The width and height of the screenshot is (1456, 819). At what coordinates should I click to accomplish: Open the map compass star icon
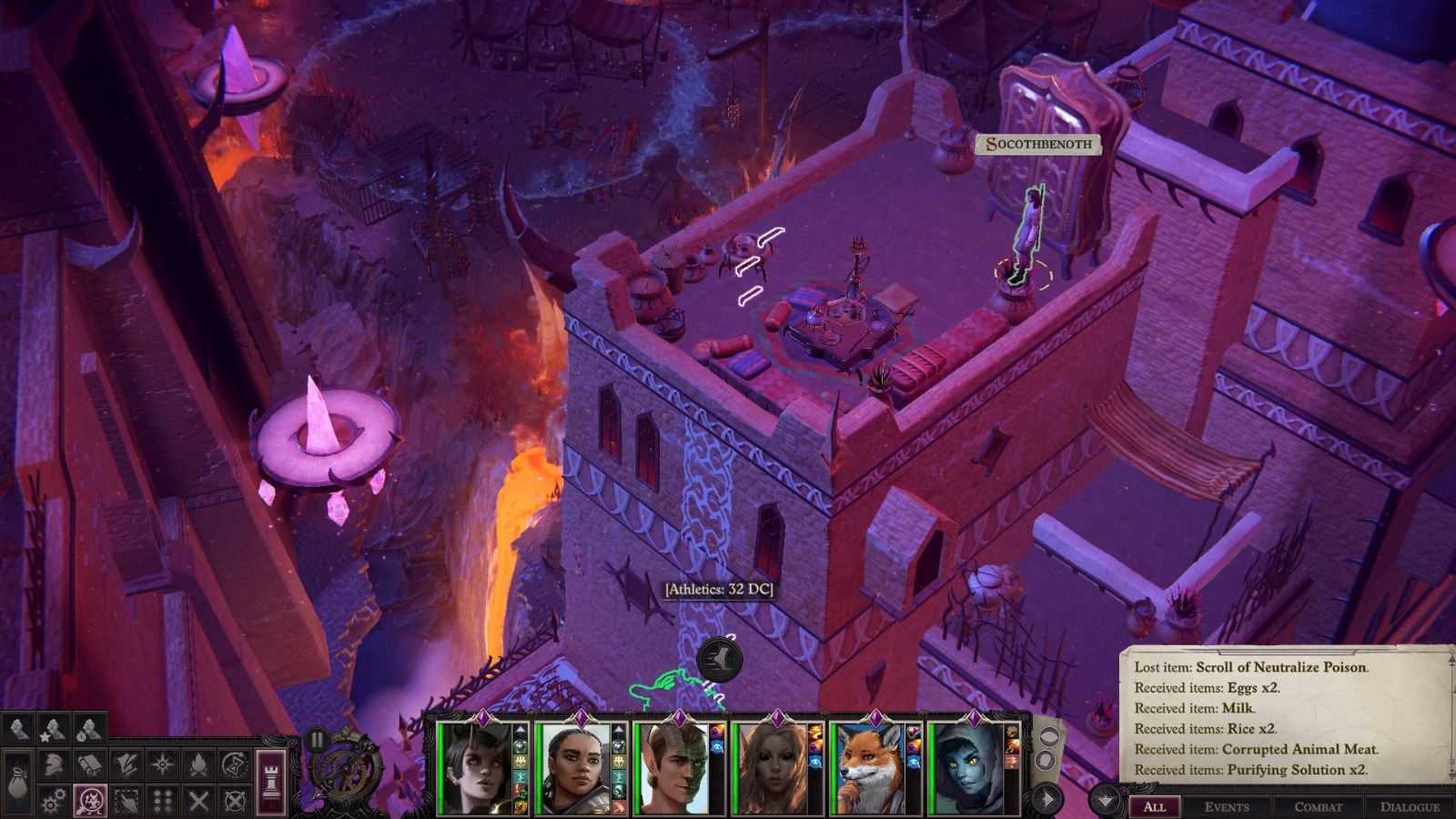tap(163, 765)
